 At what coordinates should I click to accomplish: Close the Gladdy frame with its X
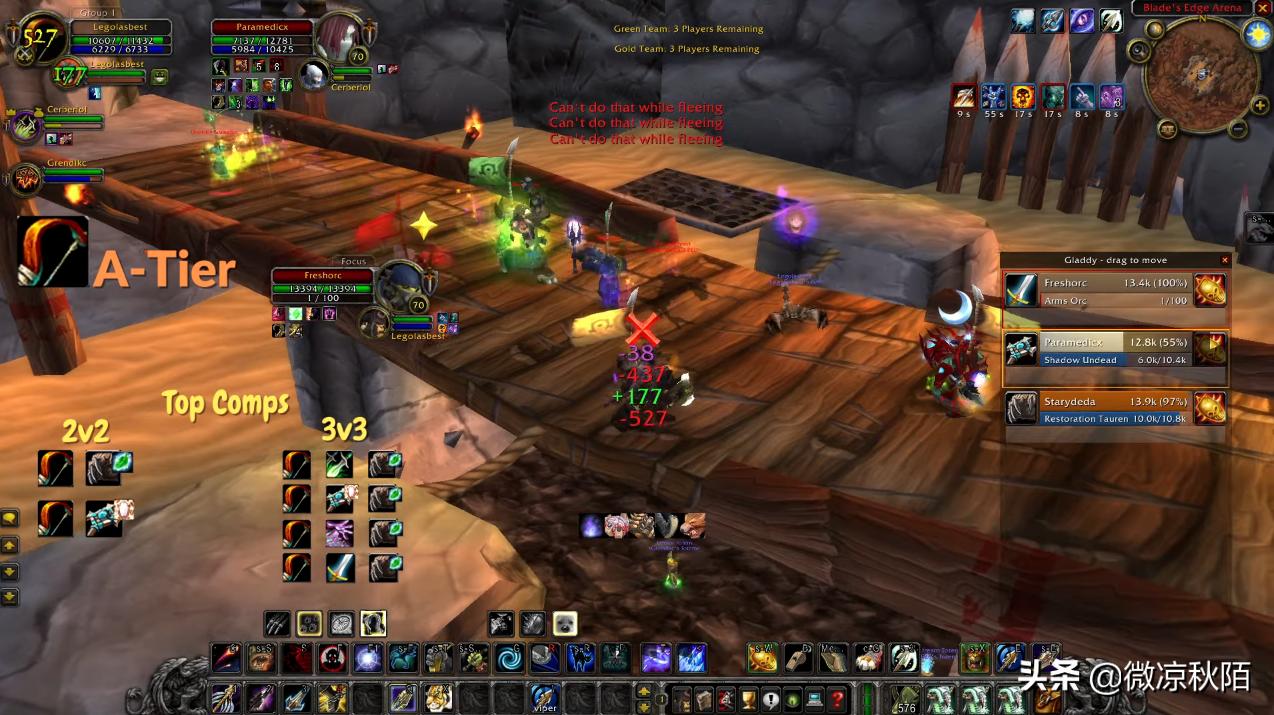click(1225, 260)
